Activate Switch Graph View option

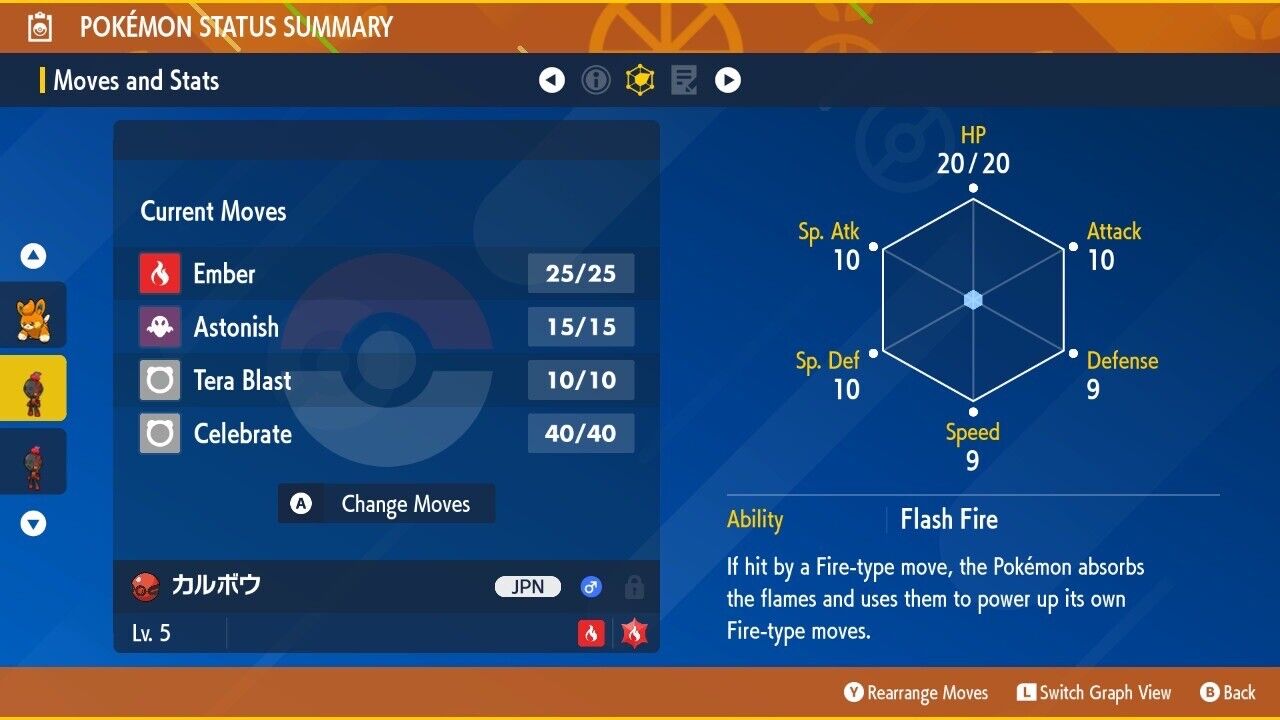tap(1094, 693)
